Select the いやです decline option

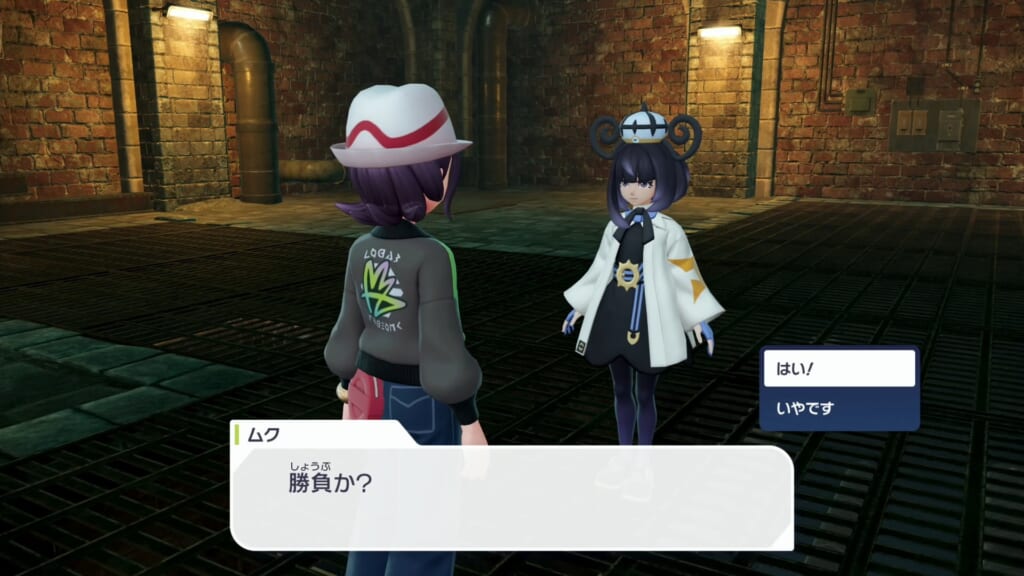coord(839,407)
